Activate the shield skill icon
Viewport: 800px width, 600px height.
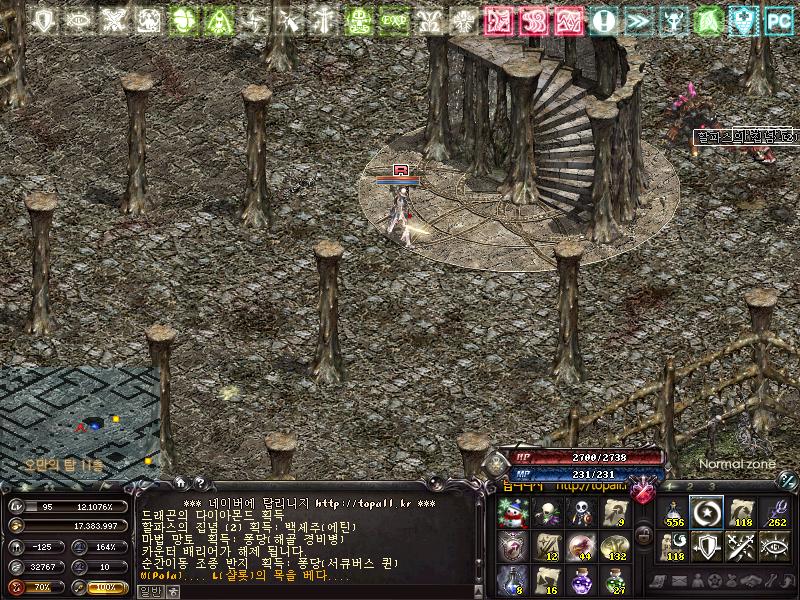pos(708,546)
